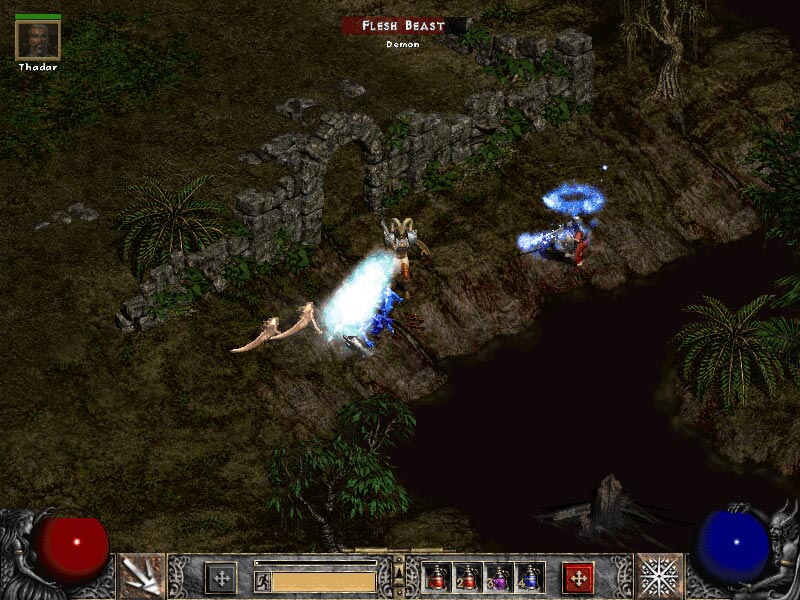The height and width of the screenshot is (600, 800).
Task: Use the purple rejuvenation potion in the belt
Action: [x=498, y=577]
